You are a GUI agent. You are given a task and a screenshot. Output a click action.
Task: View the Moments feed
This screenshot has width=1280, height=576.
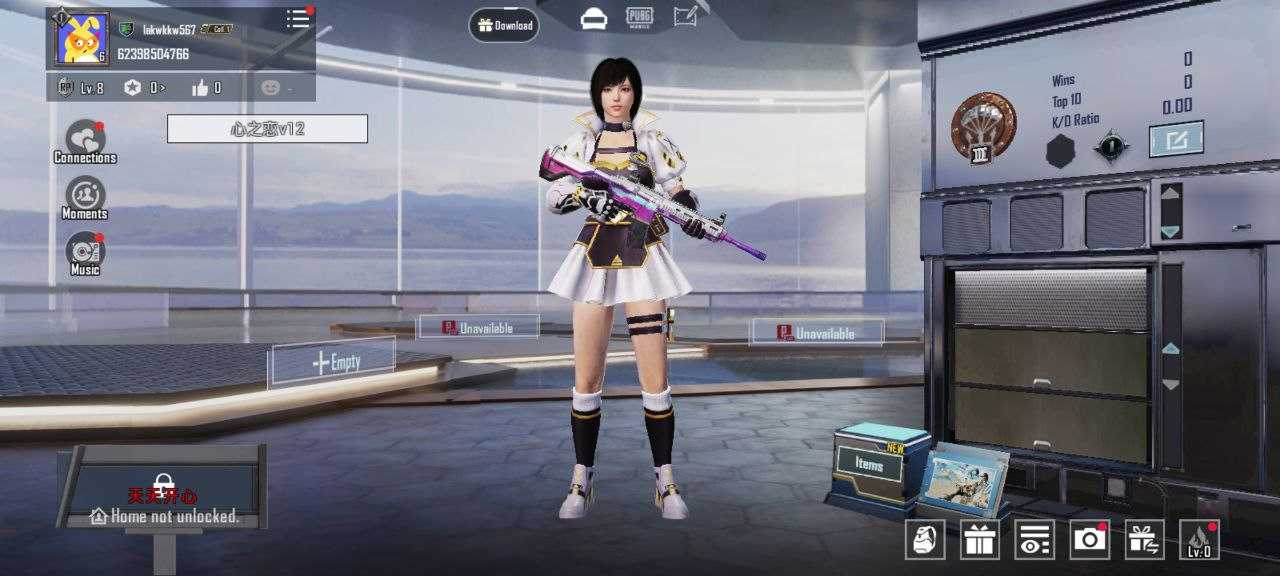click(85, 197)
